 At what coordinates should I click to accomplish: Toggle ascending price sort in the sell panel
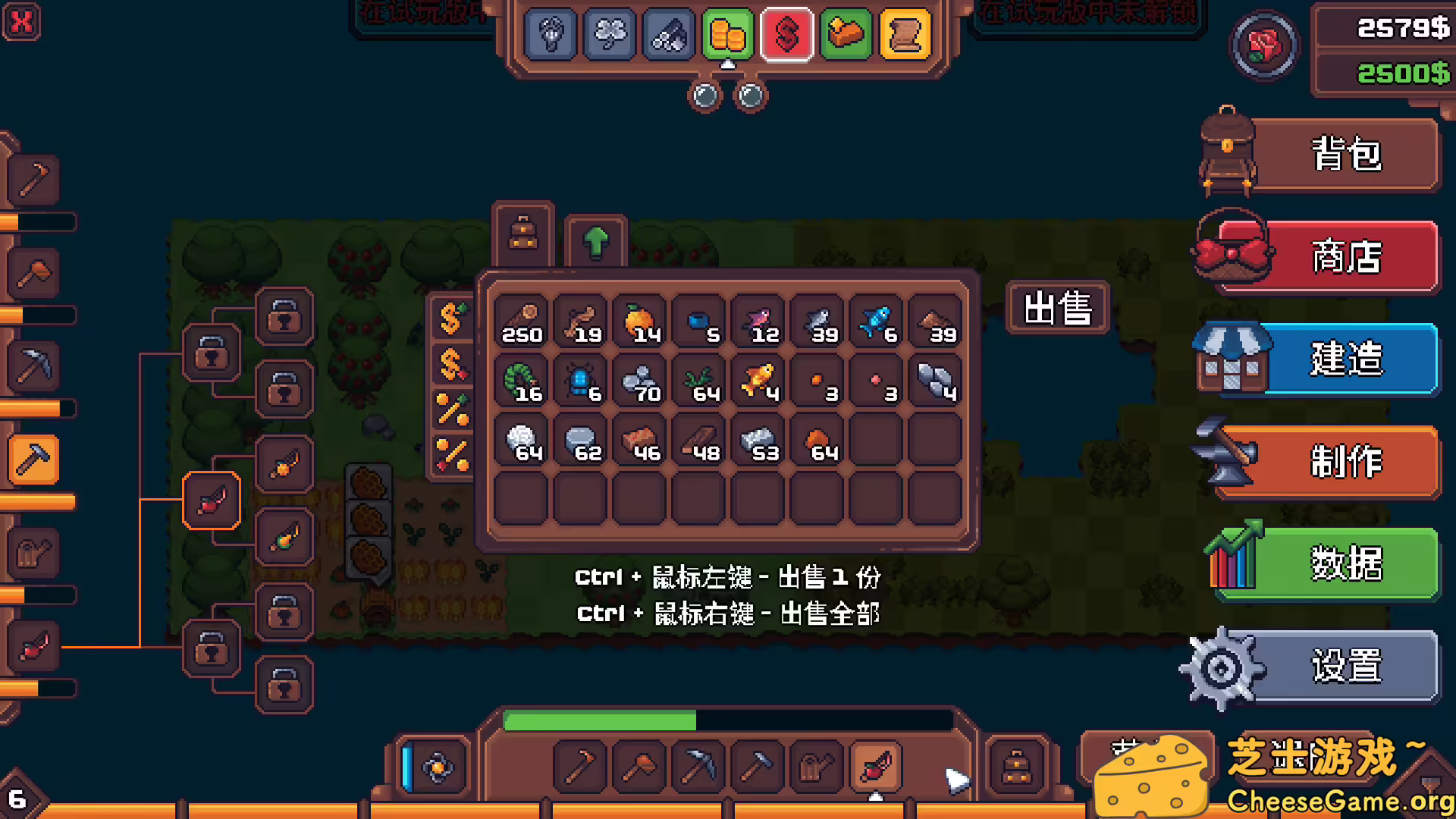pyautogui.click(x=453, y=318)
